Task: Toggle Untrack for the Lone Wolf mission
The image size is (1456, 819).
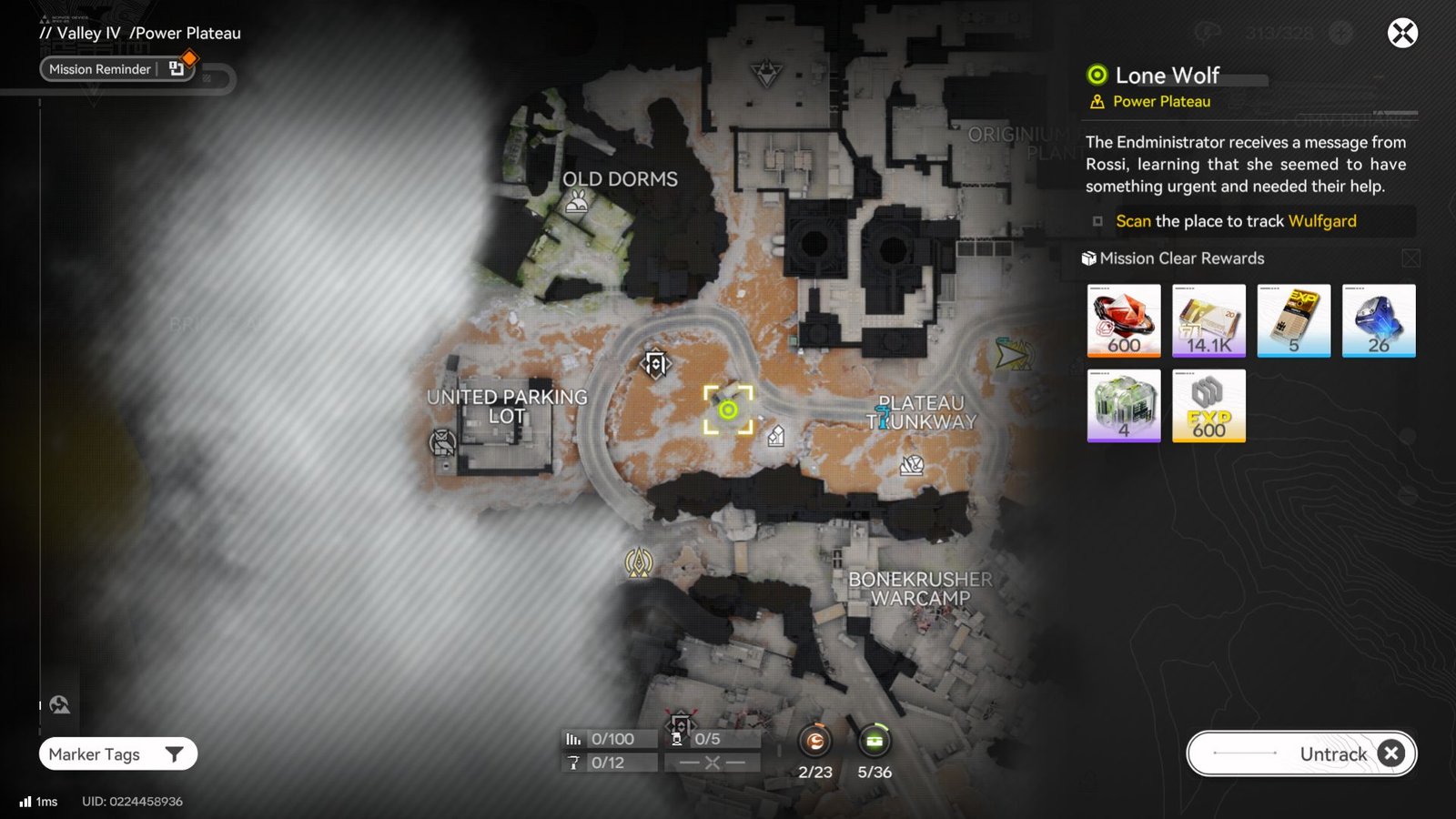Action: 1301,753
